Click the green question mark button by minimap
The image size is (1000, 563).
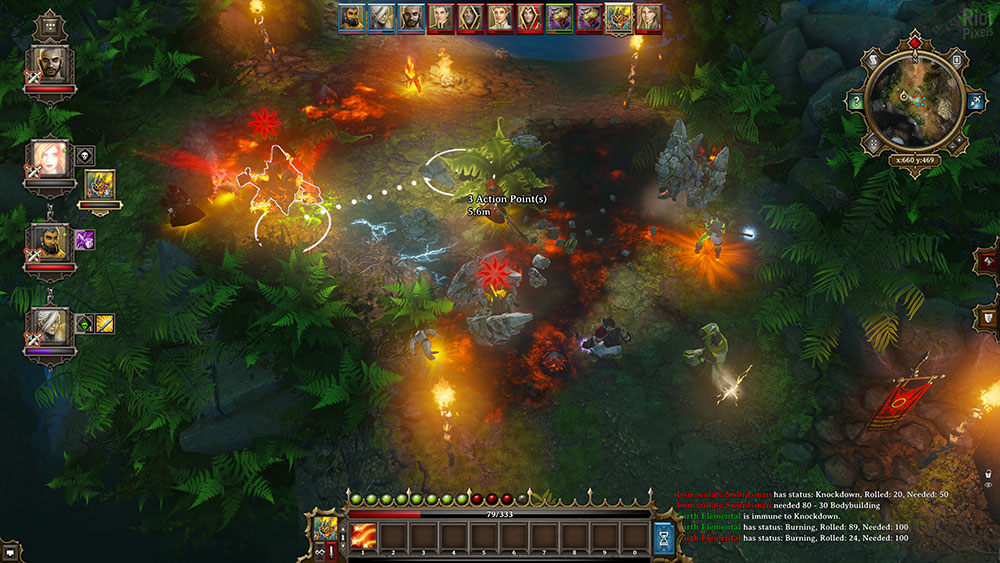(x=857, y=101)
